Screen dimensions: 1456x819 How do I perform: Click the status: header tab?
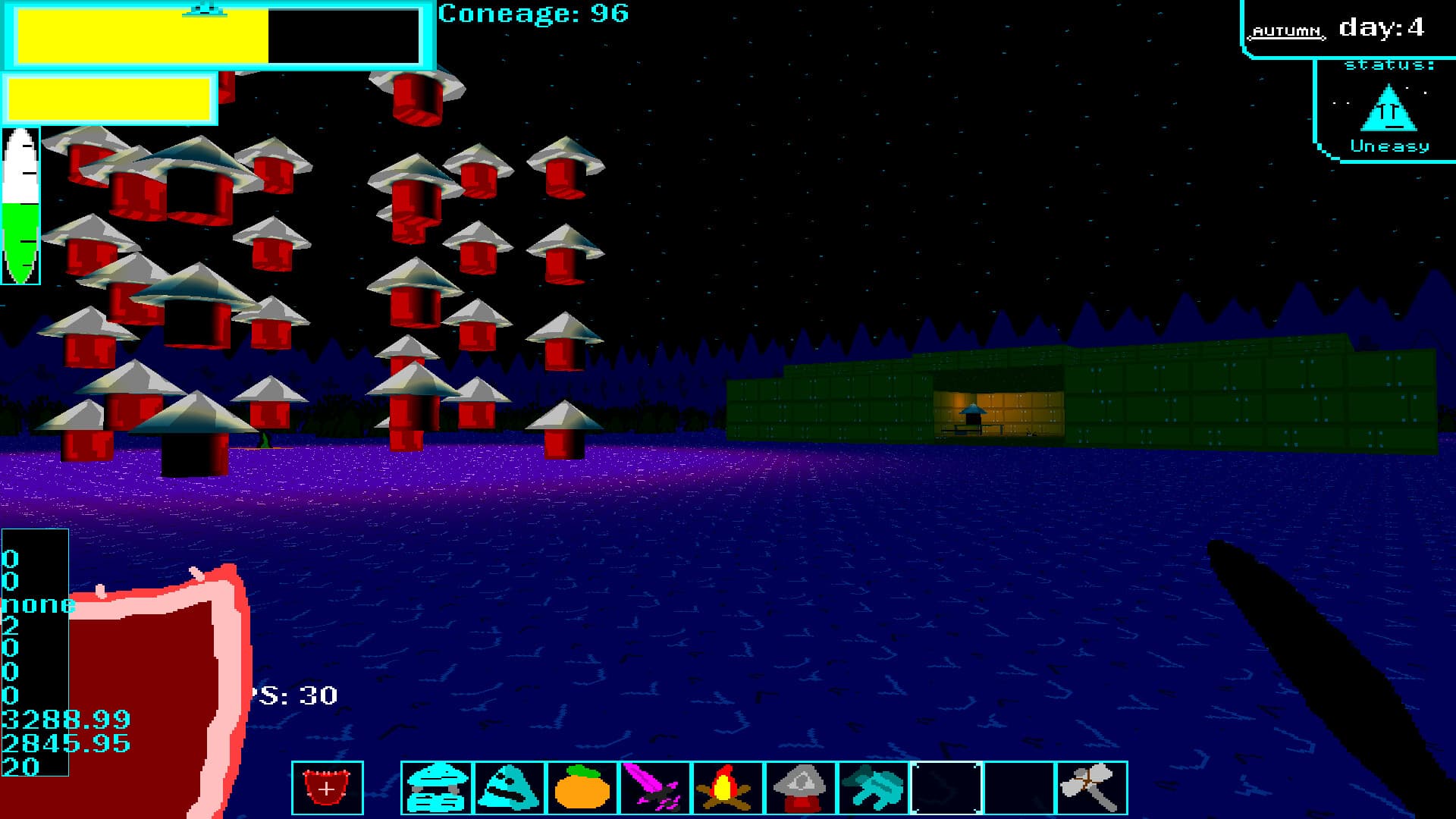pos(1389,64)
